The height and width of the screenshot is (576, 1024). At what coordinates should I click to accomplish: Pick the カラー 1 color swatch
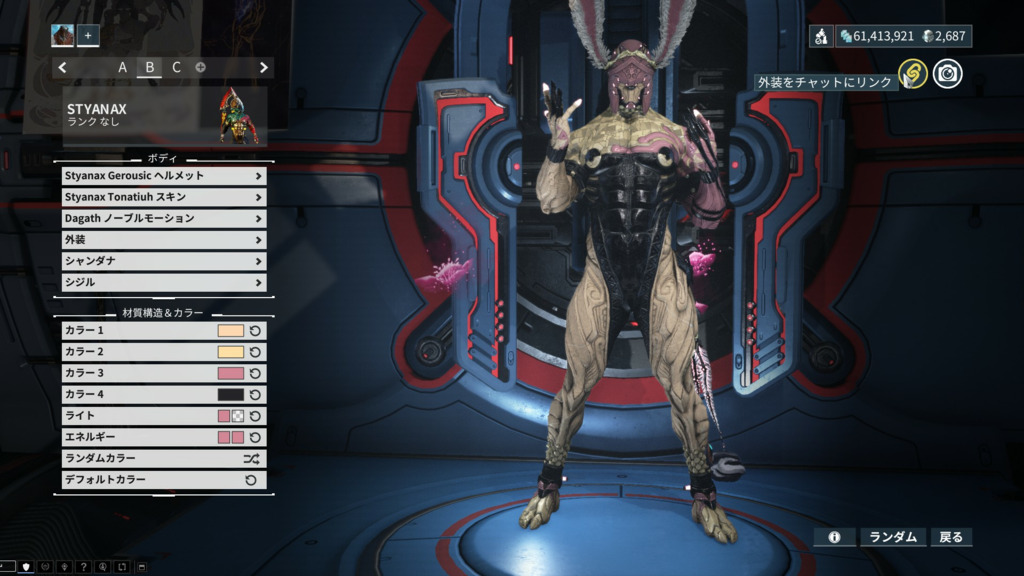click(x=230, y=330)
